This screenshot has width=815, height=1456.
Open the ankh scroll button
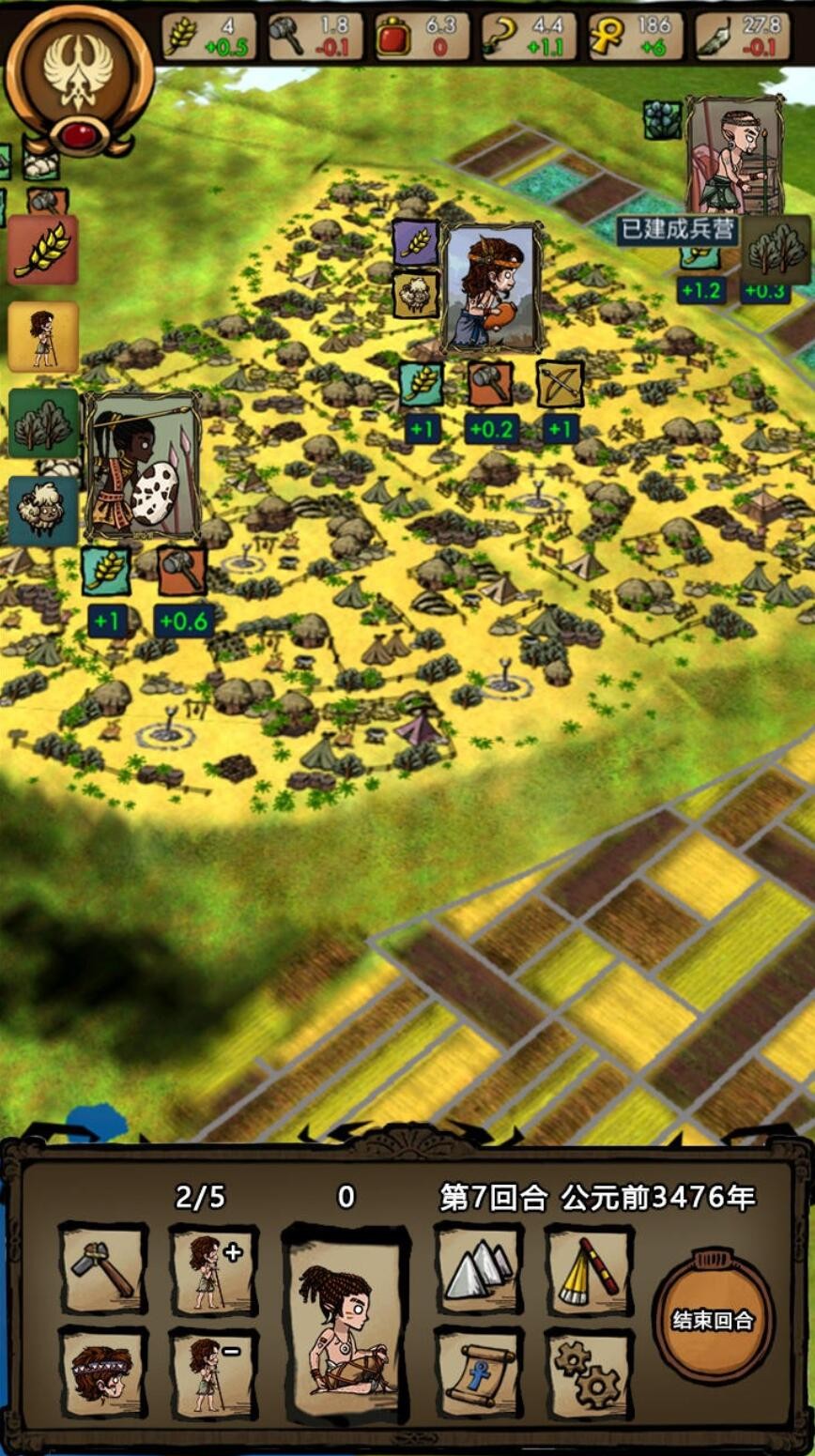pyautogui.click(x=478, y=1372)
